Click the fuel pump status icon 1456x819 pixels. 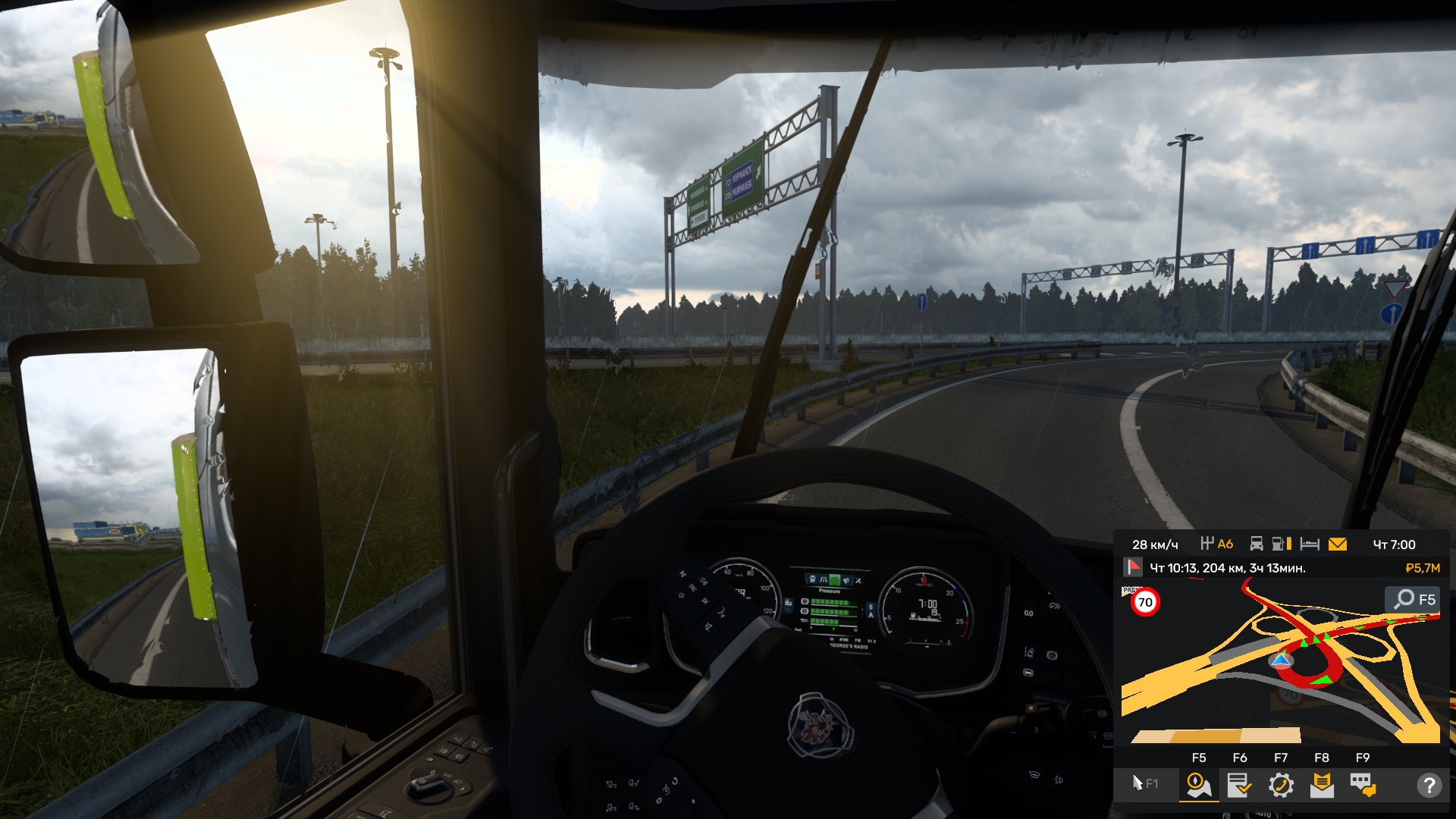[1282, 544]
